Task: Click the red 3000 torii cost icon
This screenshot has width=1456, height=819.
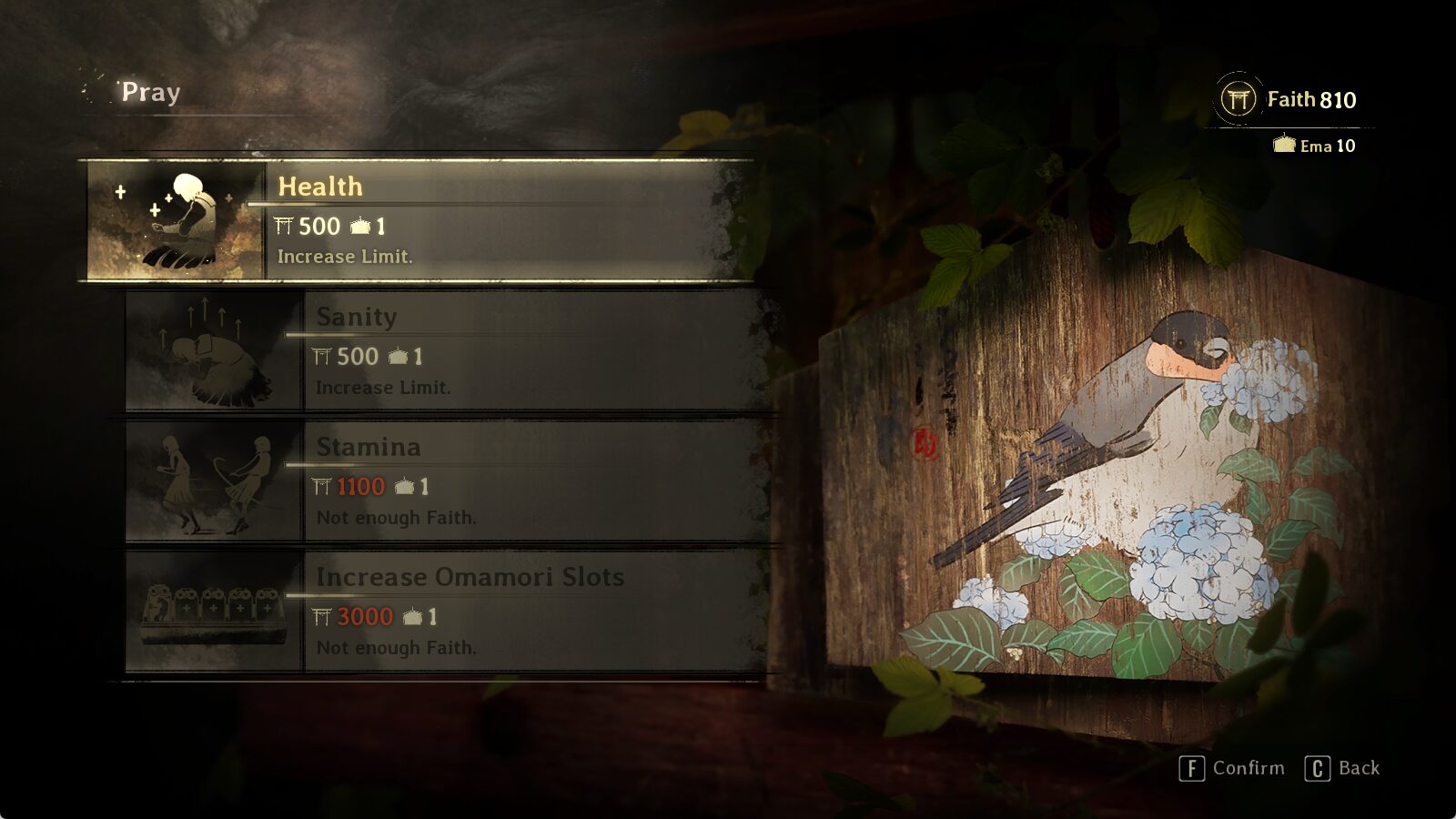Action: pos(321,616)
